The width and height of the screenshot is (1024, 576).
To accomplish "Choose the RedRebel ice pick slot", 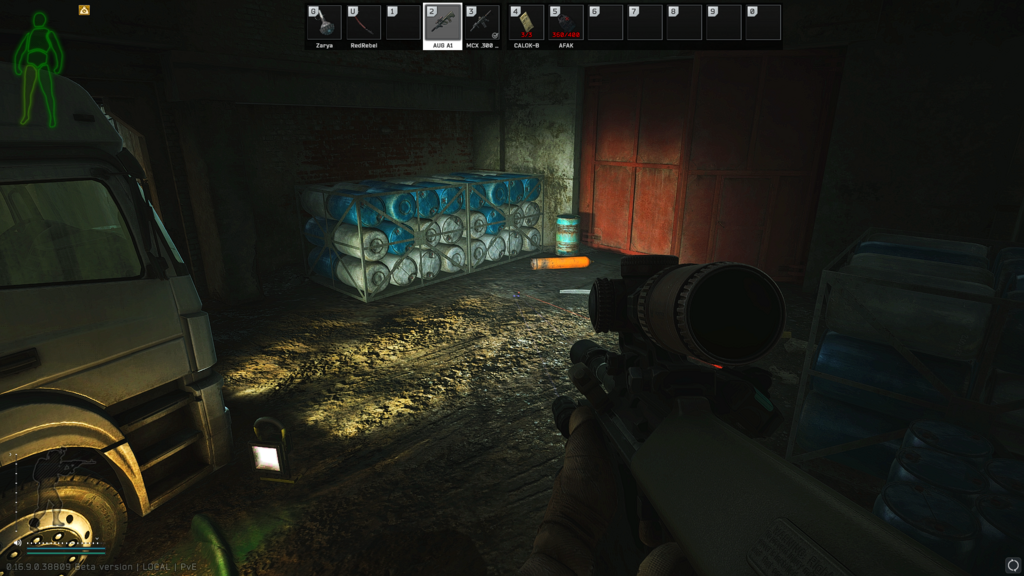I will point(364,24).
